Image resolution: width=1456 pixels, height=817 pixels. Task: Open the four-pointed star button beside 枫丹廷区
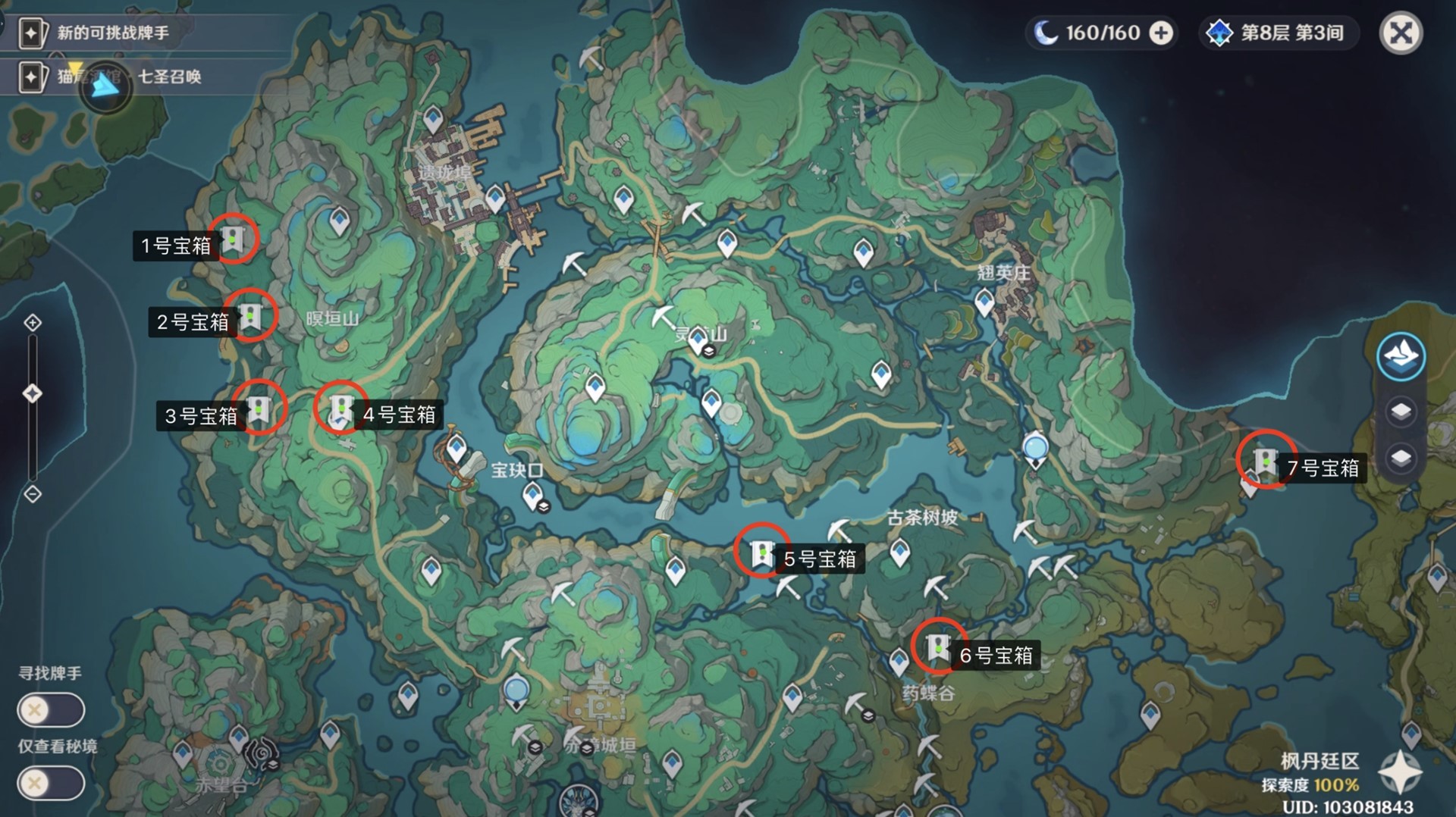pyautogui.click(x=1399, y=772)
